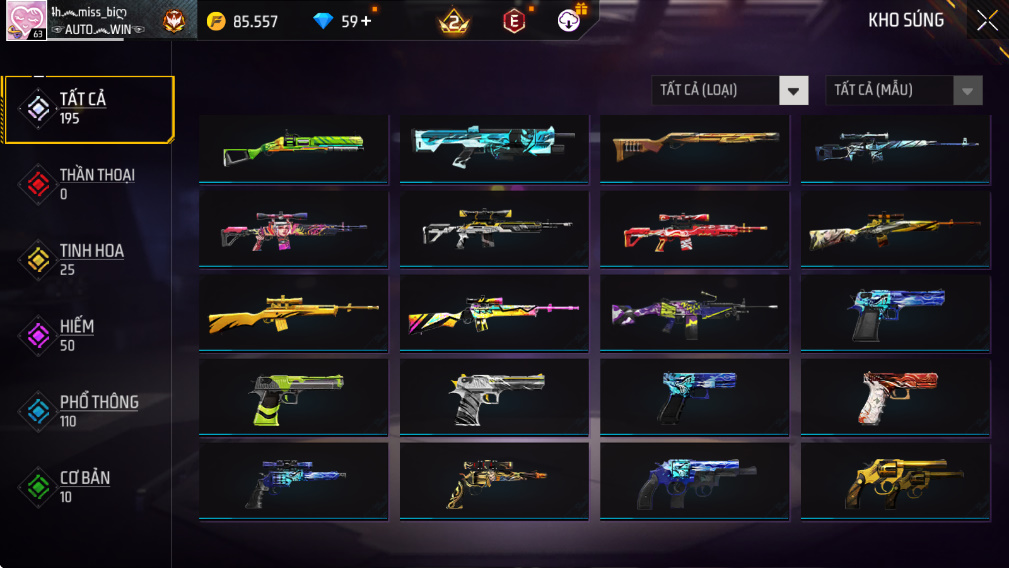Choose the Phổ Thông category
The width and height of the screenshot is (1009, 568).
click(88, 411)
